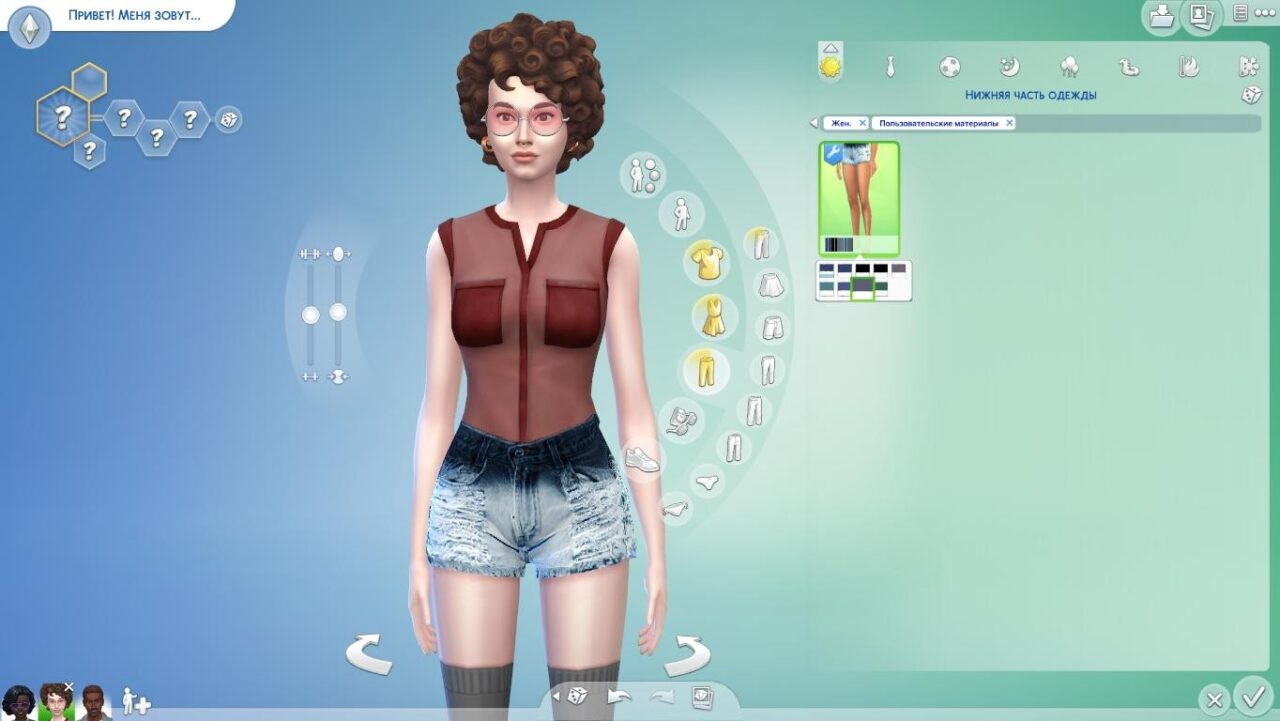Confirm the household with the checkmark button
The image size is (1280, 721).
[1252, 696]
